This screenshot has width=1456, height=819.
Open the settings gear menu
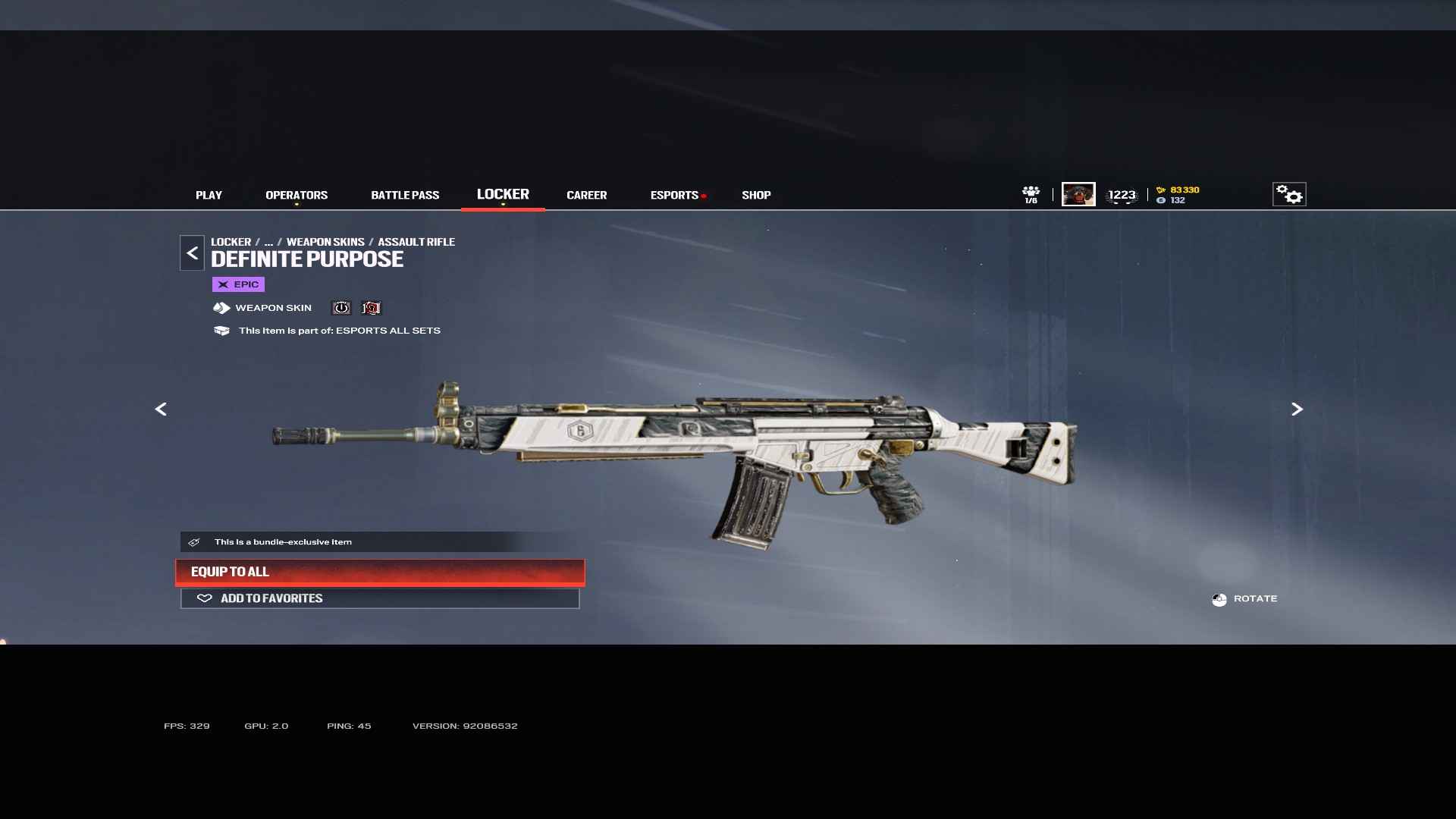point(1288,194)
